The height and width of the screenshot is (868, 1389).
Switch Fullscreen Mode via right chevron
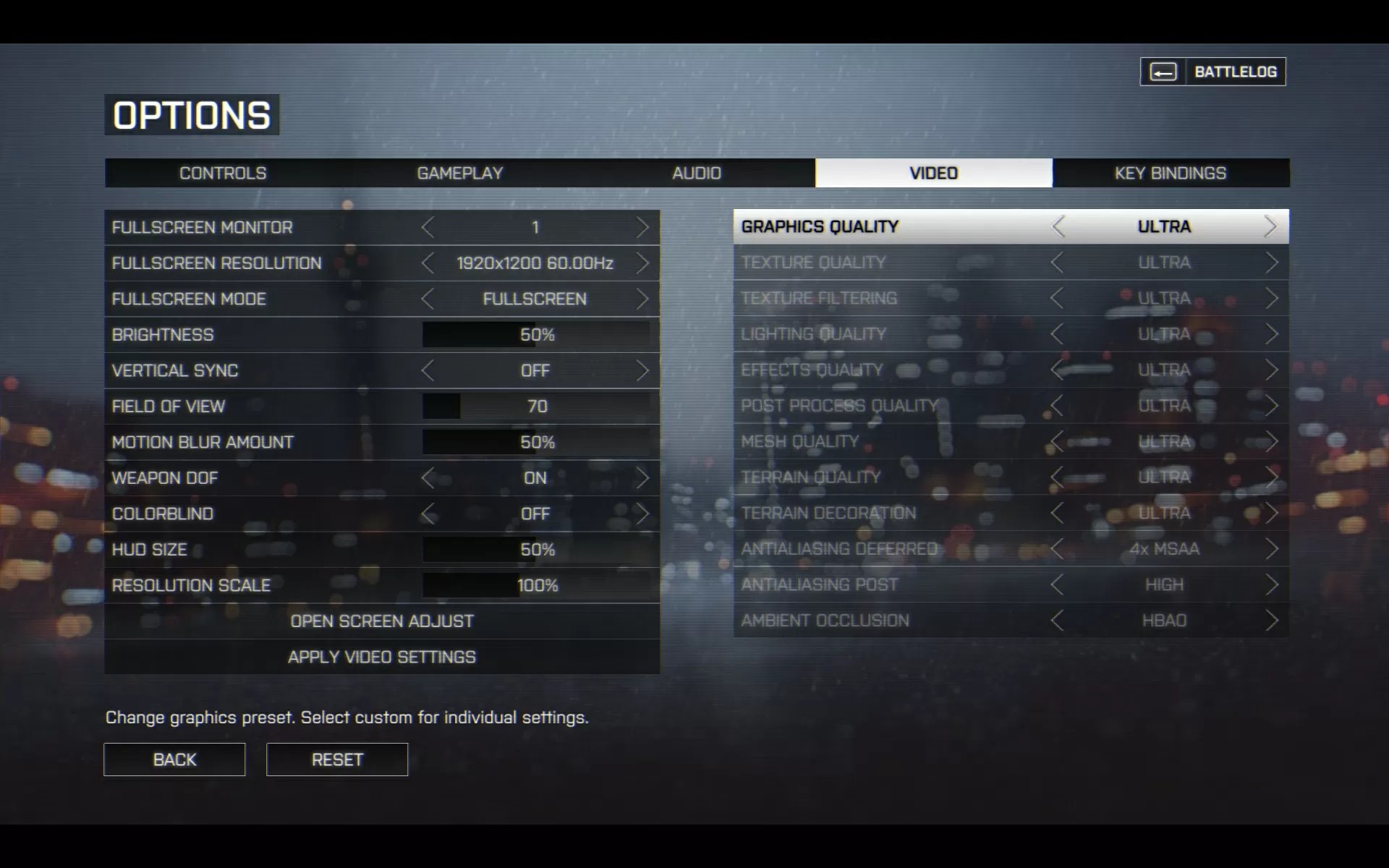642,299
